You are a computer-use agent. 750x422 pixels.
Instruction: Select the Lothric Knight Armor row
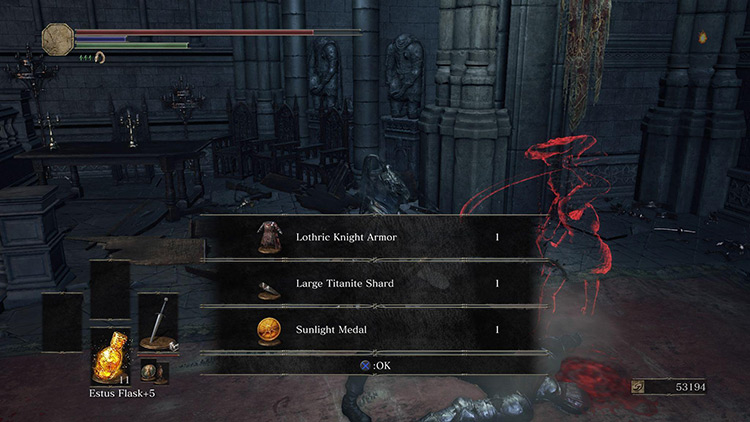click(374, 238)
